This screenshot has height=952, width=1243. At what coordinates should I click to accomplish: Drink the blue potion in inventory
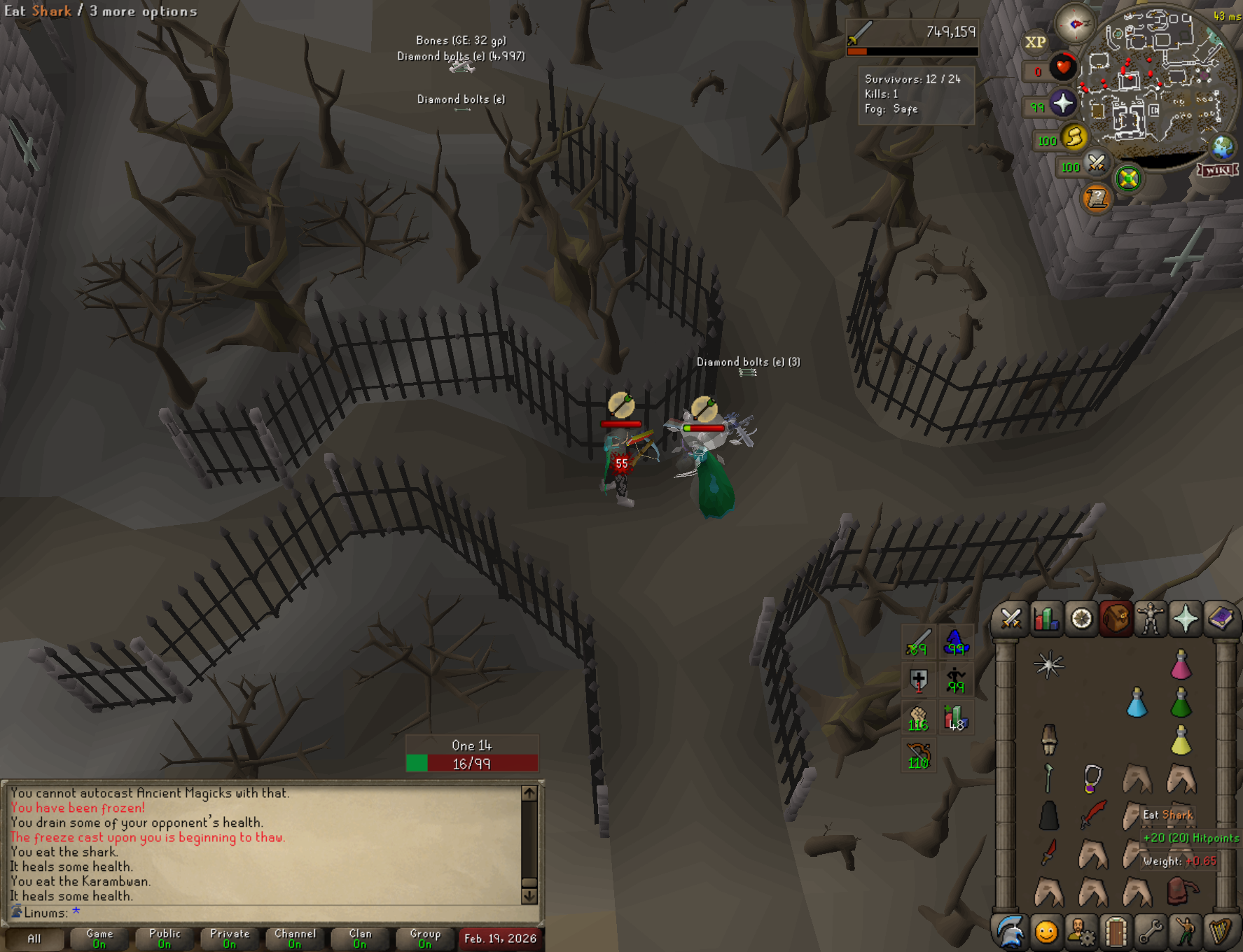[x=1137, y=703]
